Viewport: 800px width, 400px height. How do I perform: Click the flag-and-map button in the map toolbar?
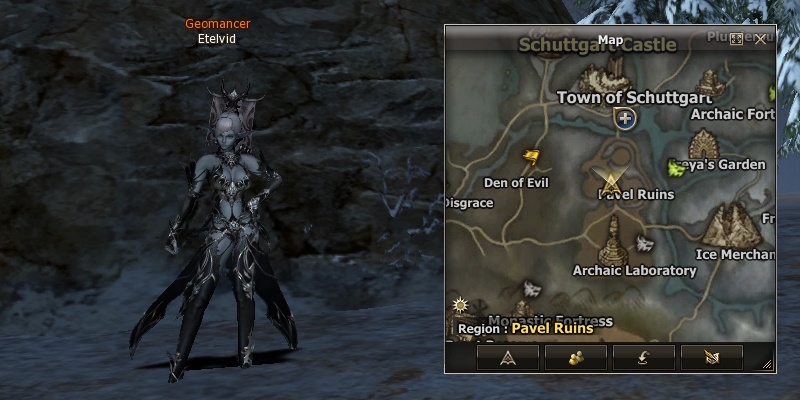pyautogui.click(x=712, y=358)
